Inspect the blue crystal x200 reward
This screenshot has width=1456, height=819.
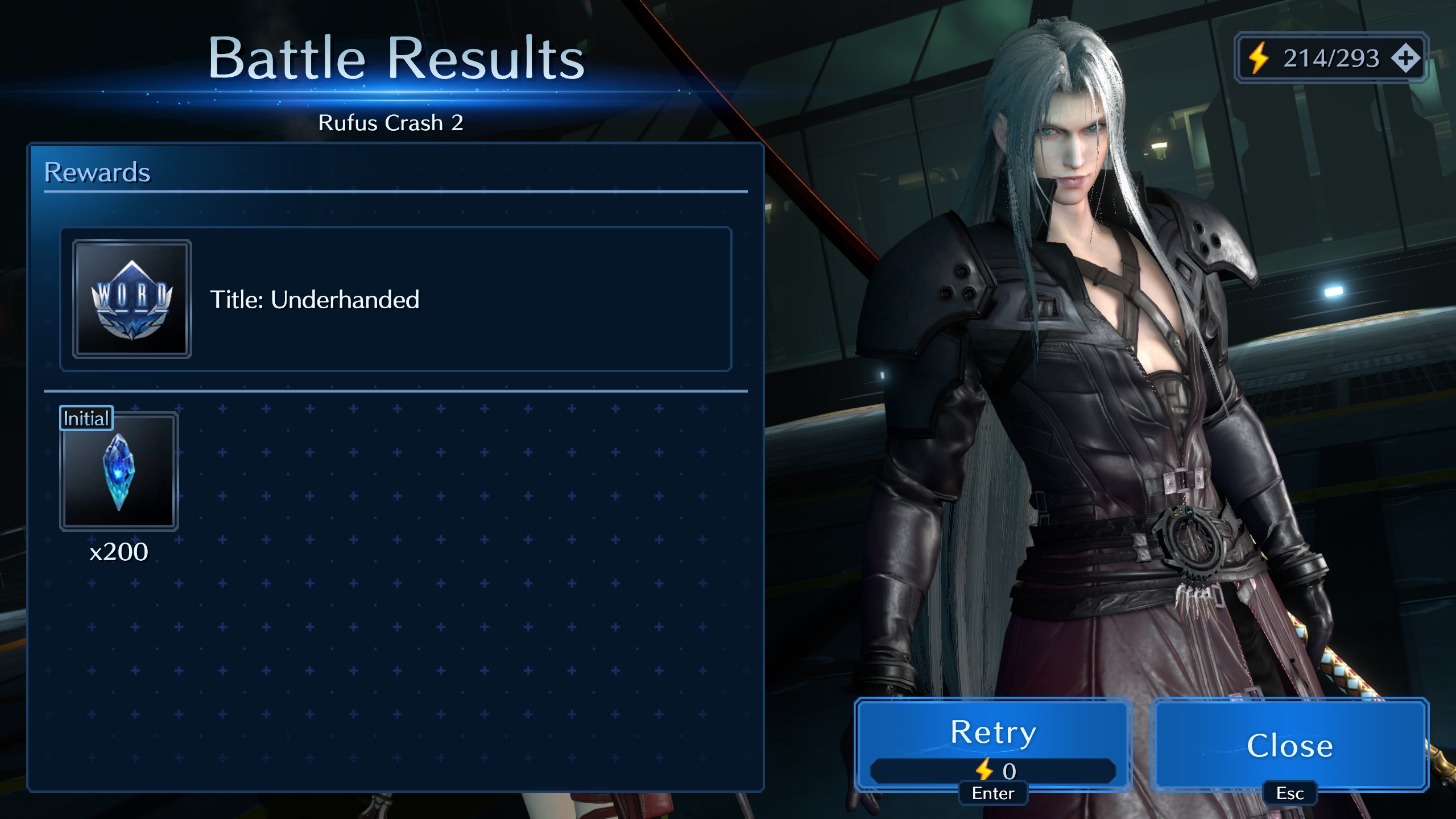[x=119, y=471]
